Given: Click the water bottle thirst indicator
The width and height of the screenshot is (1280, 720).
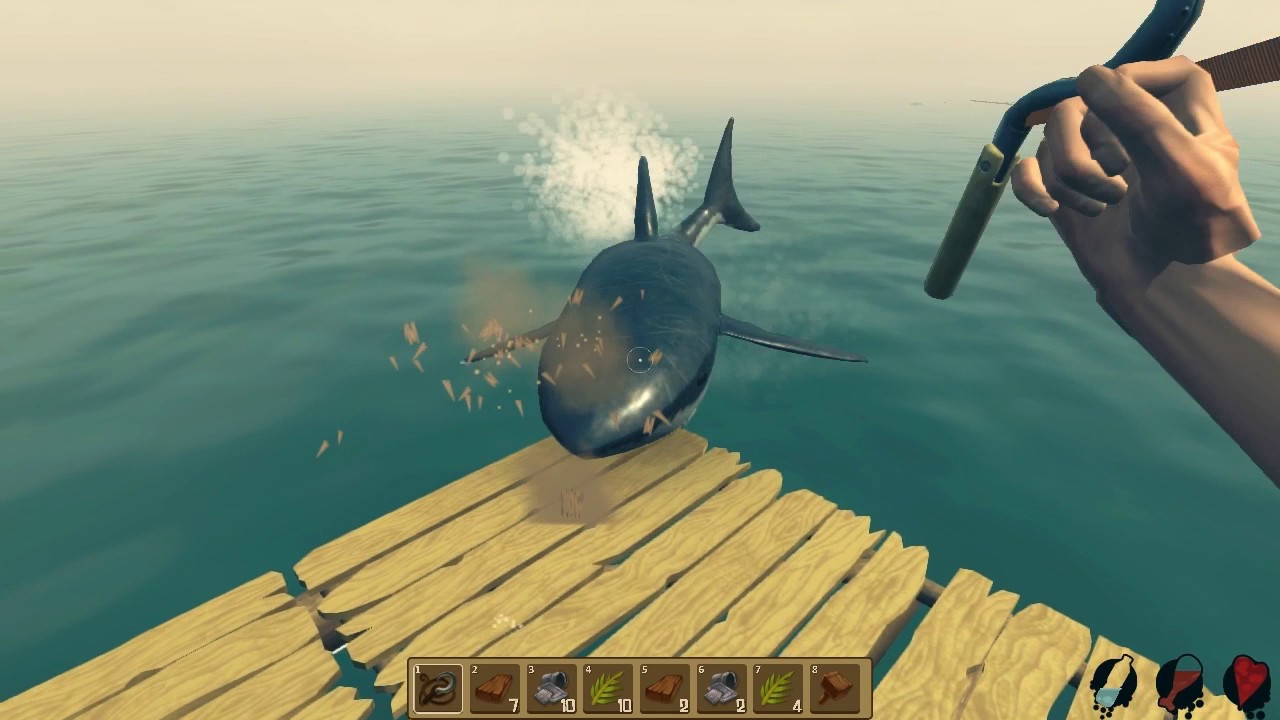Looking at the screenshot, I should tap(1112, 685).
